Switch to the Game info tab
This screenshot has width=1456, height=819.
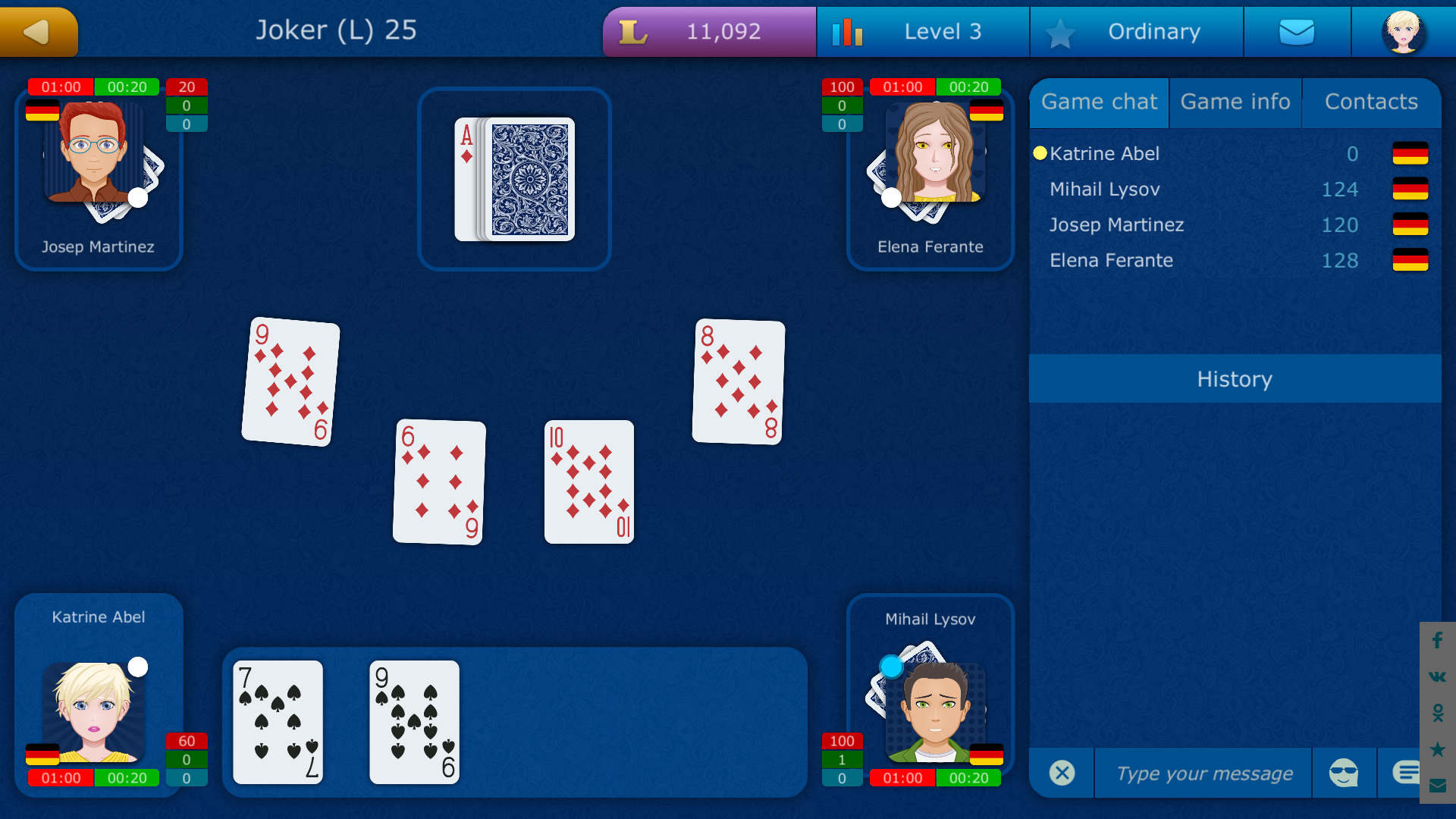tap(1235, 102)
